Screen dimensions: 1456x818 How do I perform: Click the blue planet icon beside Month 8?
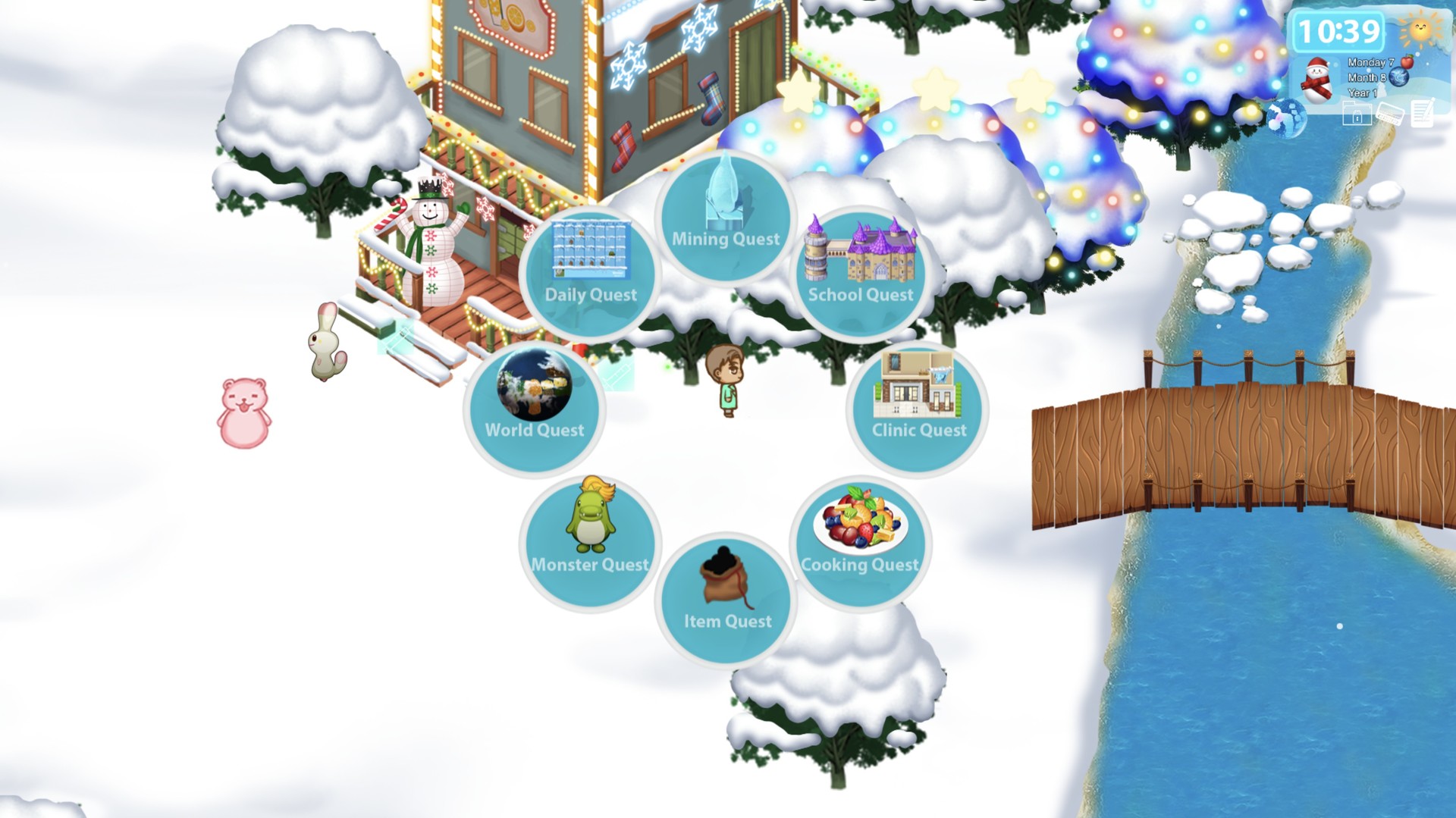1398,78
